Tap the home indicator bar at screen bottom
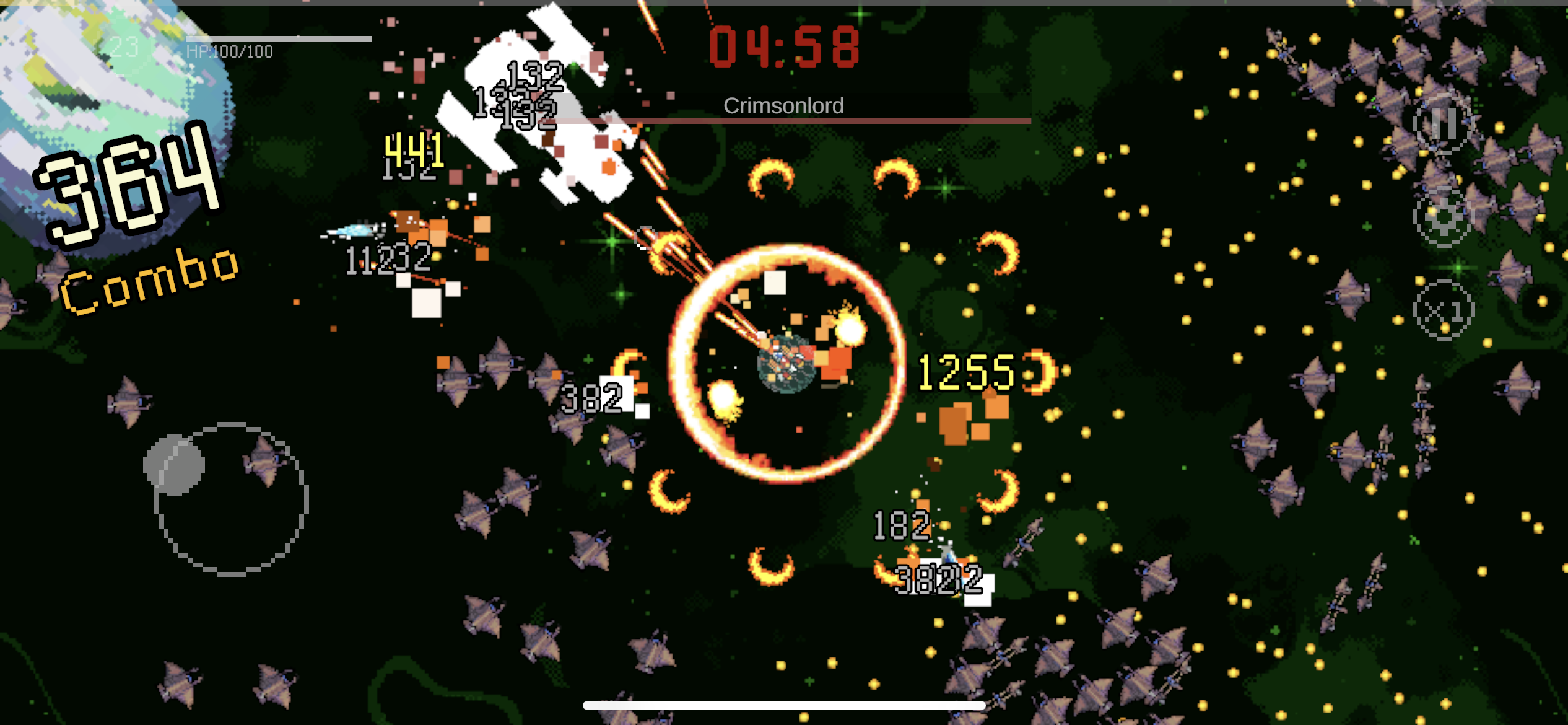The image size is (1568, 725). point(784,705)
